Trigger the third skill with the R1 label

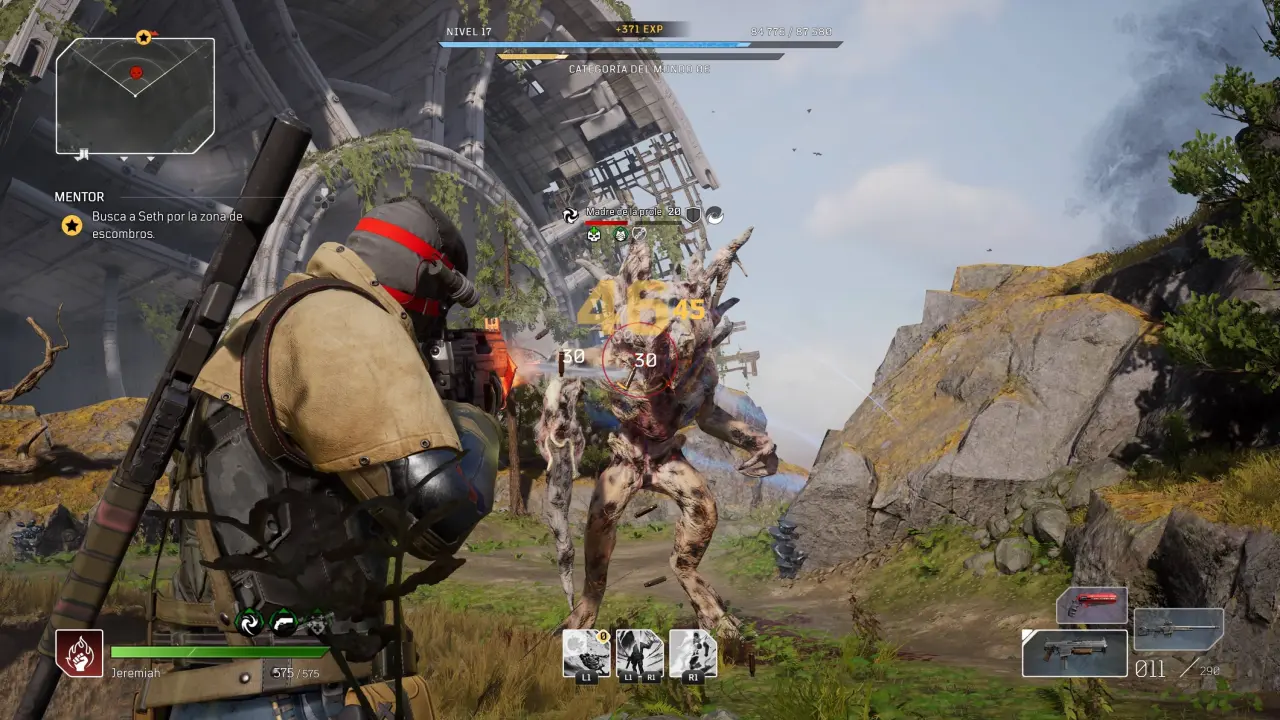(692, 654)
